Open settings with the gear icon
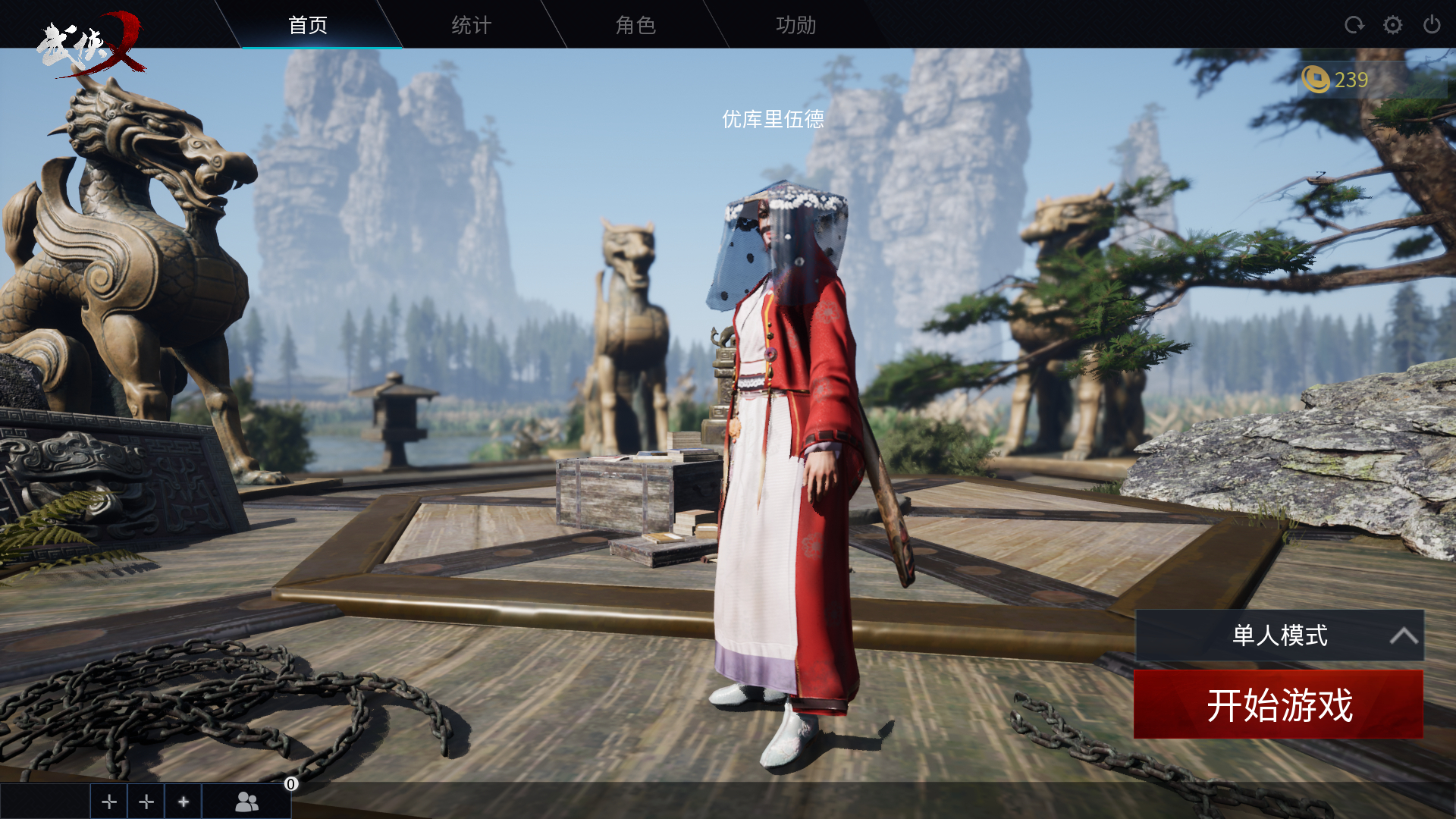Image resolution: width=1456 pixels, height=819 pixels. coord(1392,25)
